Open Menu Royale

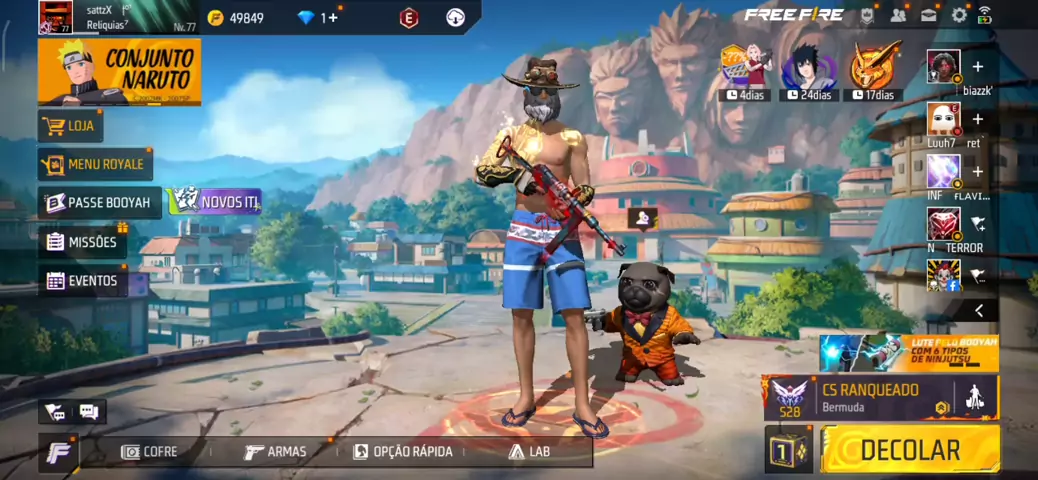(x=95, y=164)
